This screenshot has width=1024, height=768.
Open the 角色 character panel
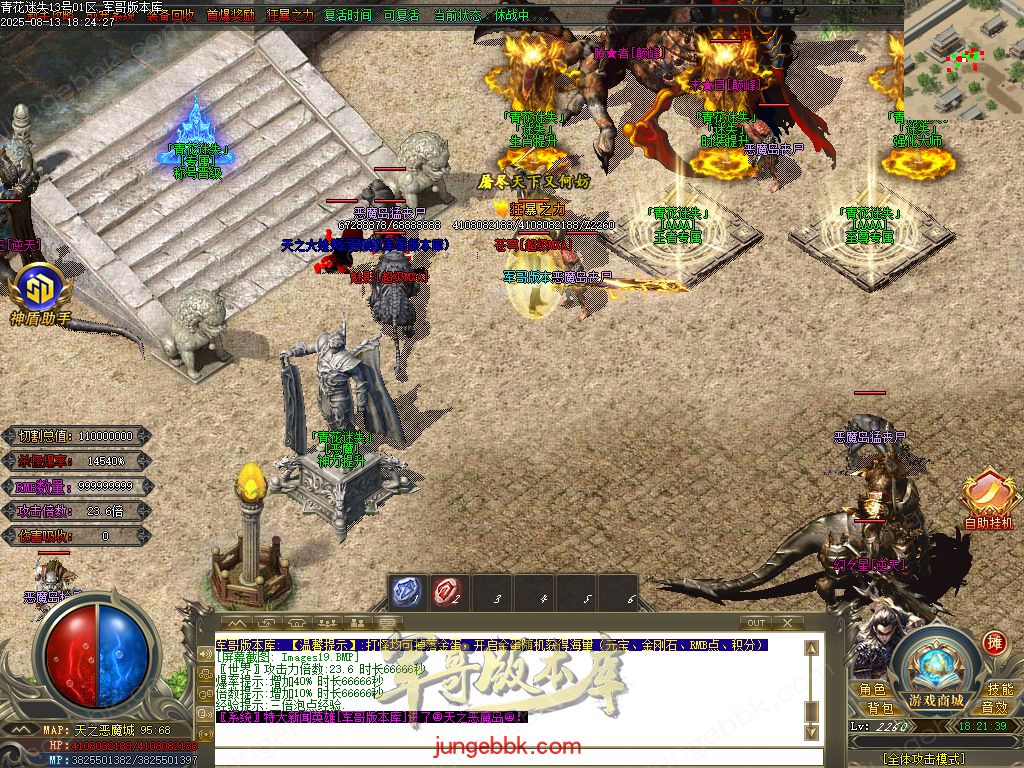coord(872,690)
